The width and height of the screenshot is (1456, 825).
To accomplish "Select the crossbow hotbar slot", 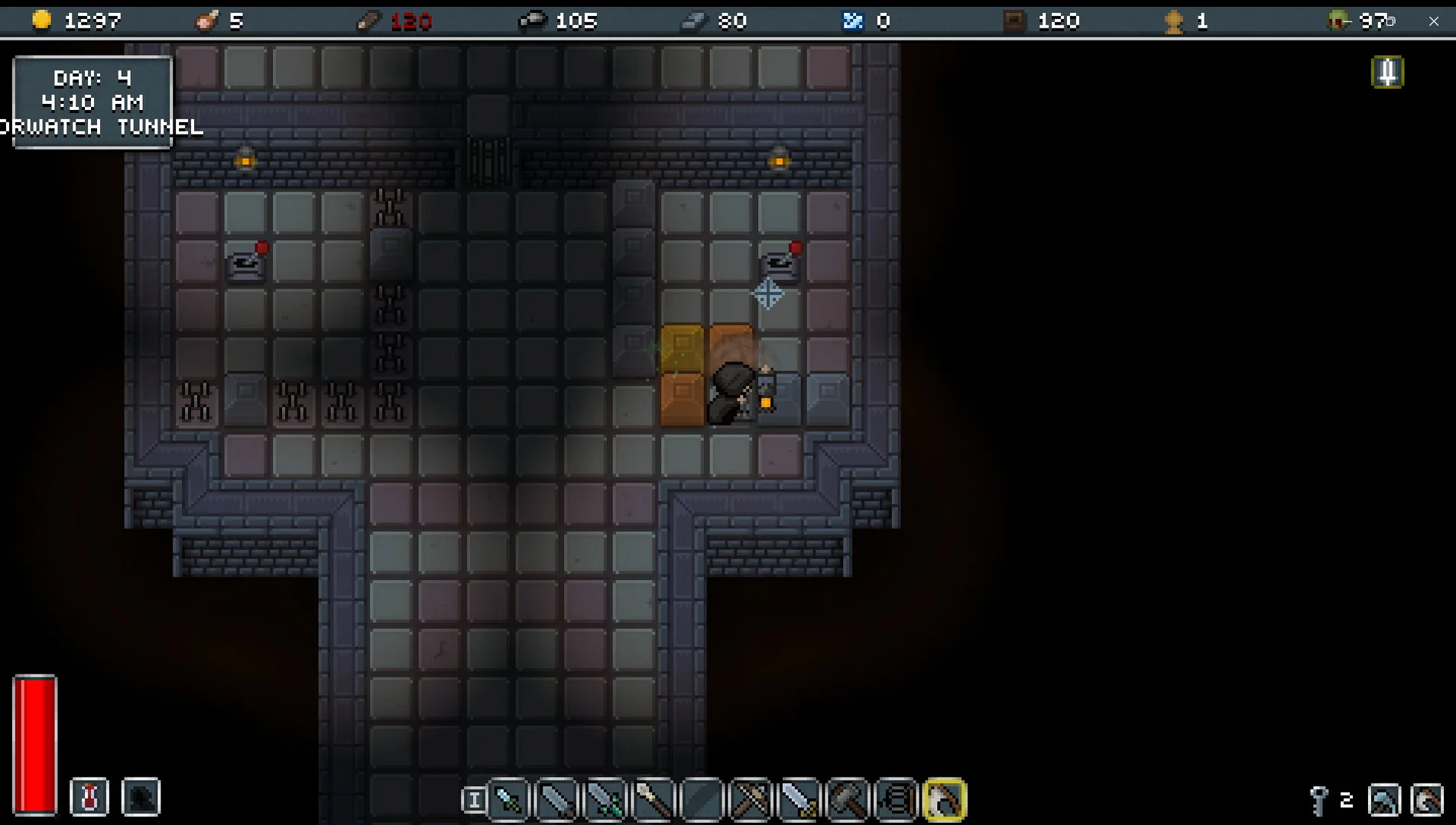I will tap(751, 800).
